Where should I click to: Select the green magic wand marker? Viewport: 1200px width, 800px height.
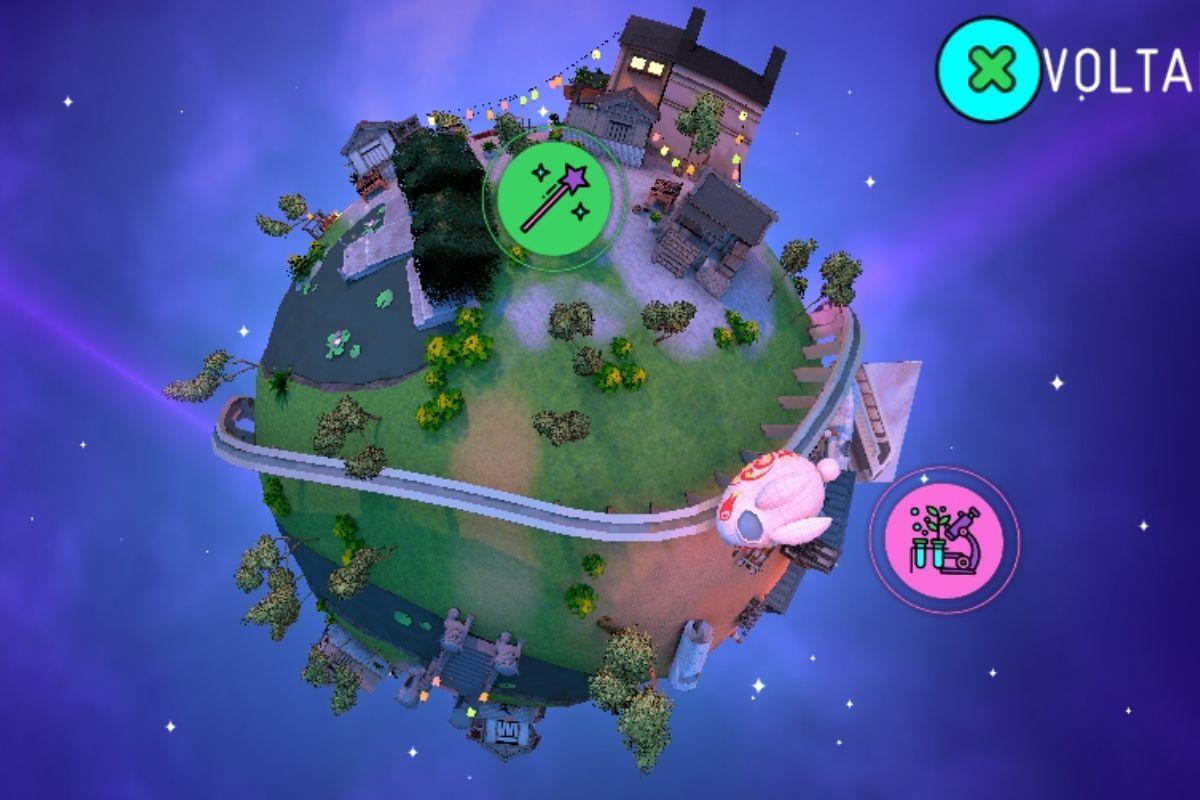click(554, 197)
